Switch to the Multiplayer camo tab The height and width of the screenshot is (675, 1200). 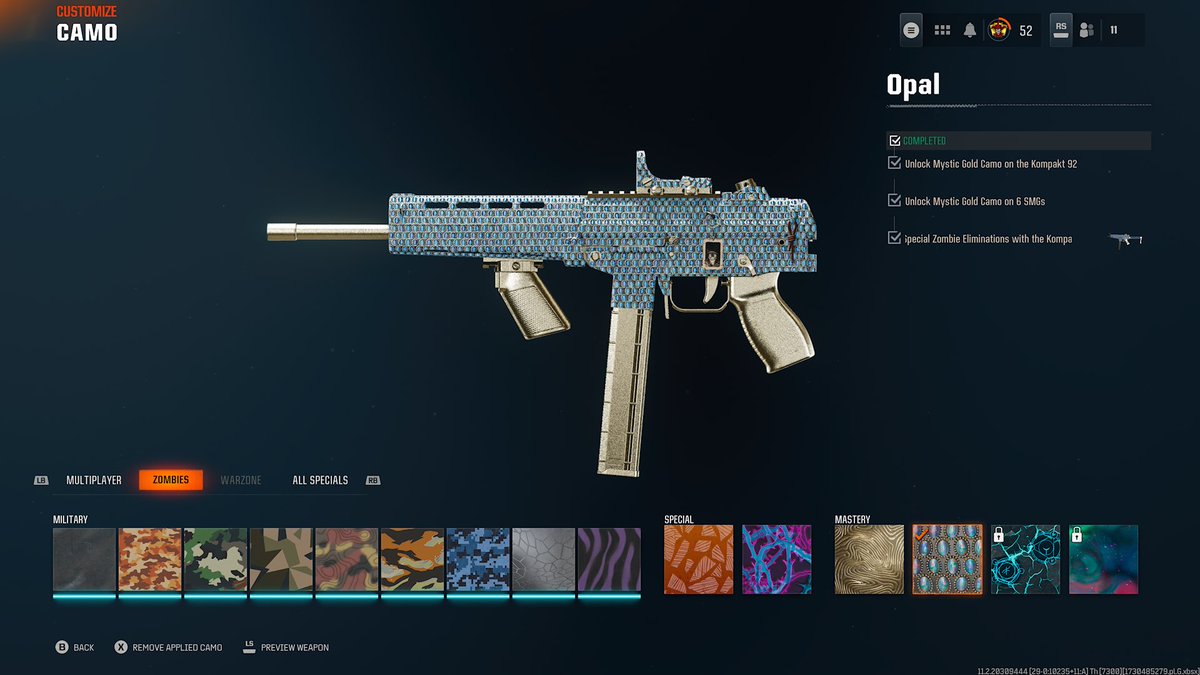(94, 480)
